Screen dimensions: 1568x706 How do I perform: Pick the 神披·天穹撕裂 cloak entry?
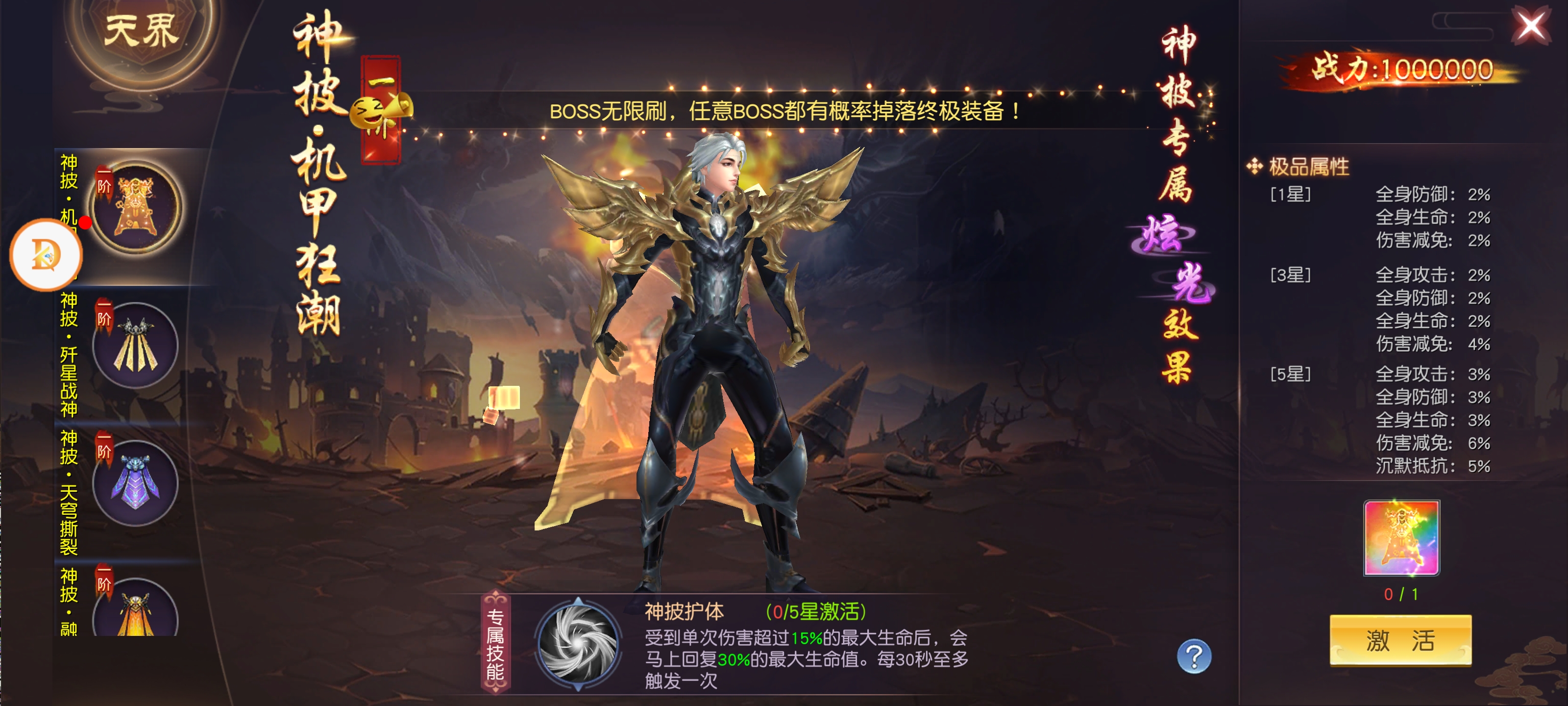click(136, 483)
